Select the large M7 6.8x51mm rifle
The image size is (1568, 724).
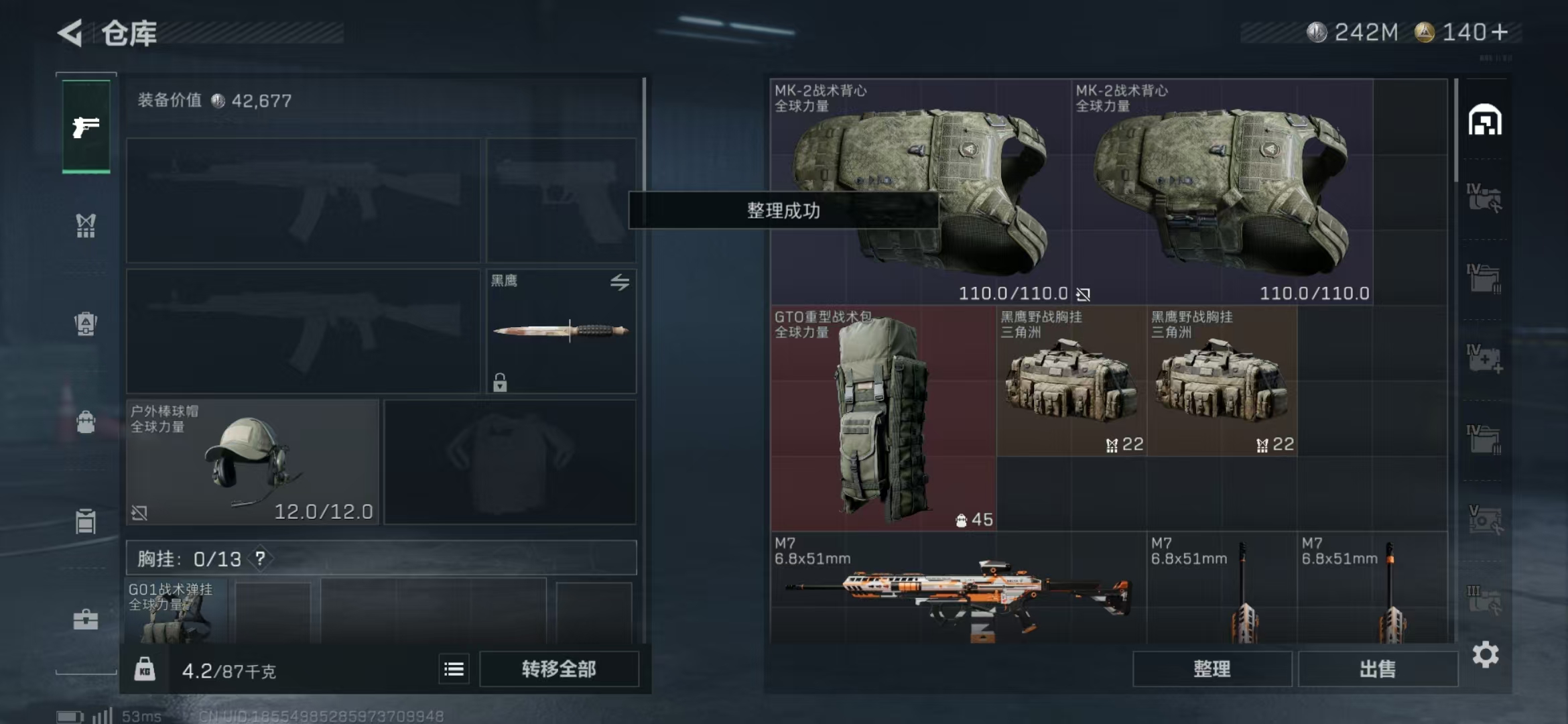point(957,588)
